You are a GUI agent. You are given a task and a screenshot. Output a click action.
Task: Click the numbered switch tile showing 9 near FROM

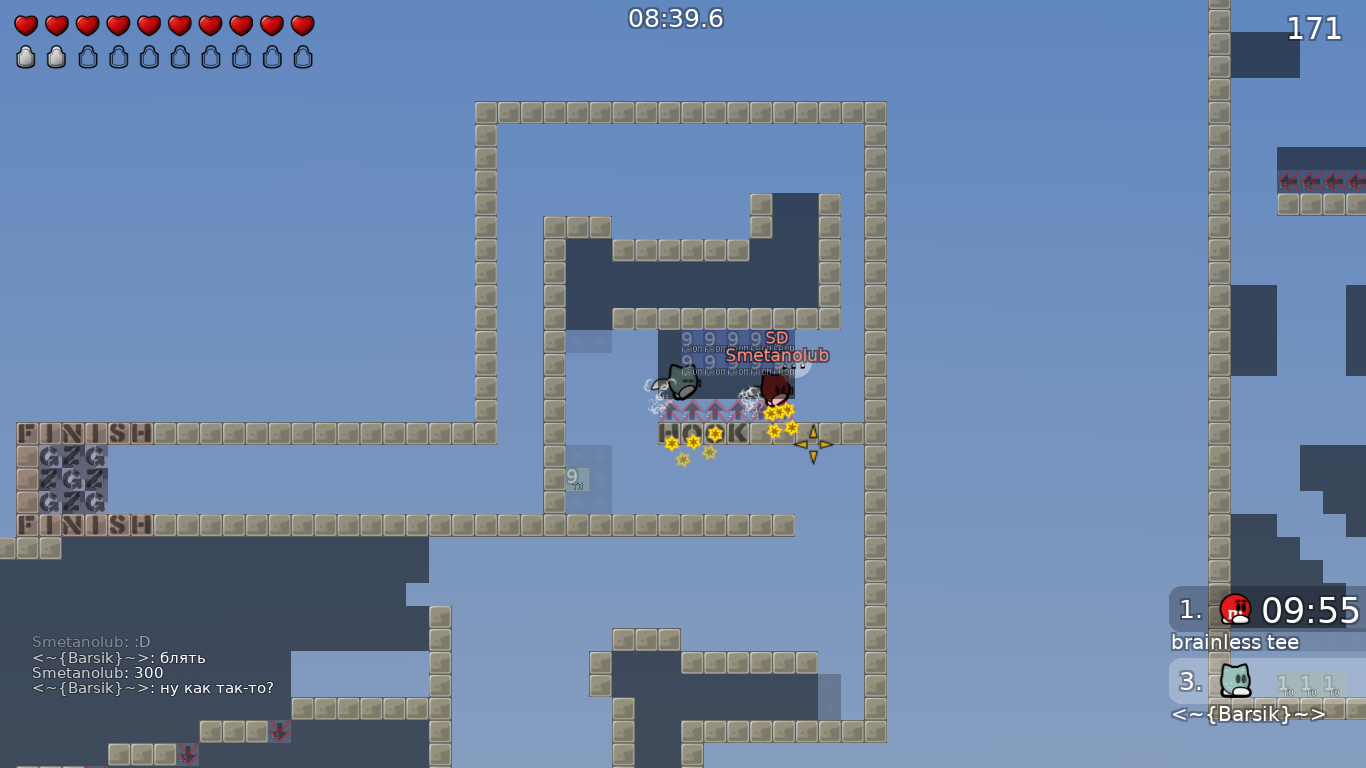pyautogui.click(x=690, y=340)
